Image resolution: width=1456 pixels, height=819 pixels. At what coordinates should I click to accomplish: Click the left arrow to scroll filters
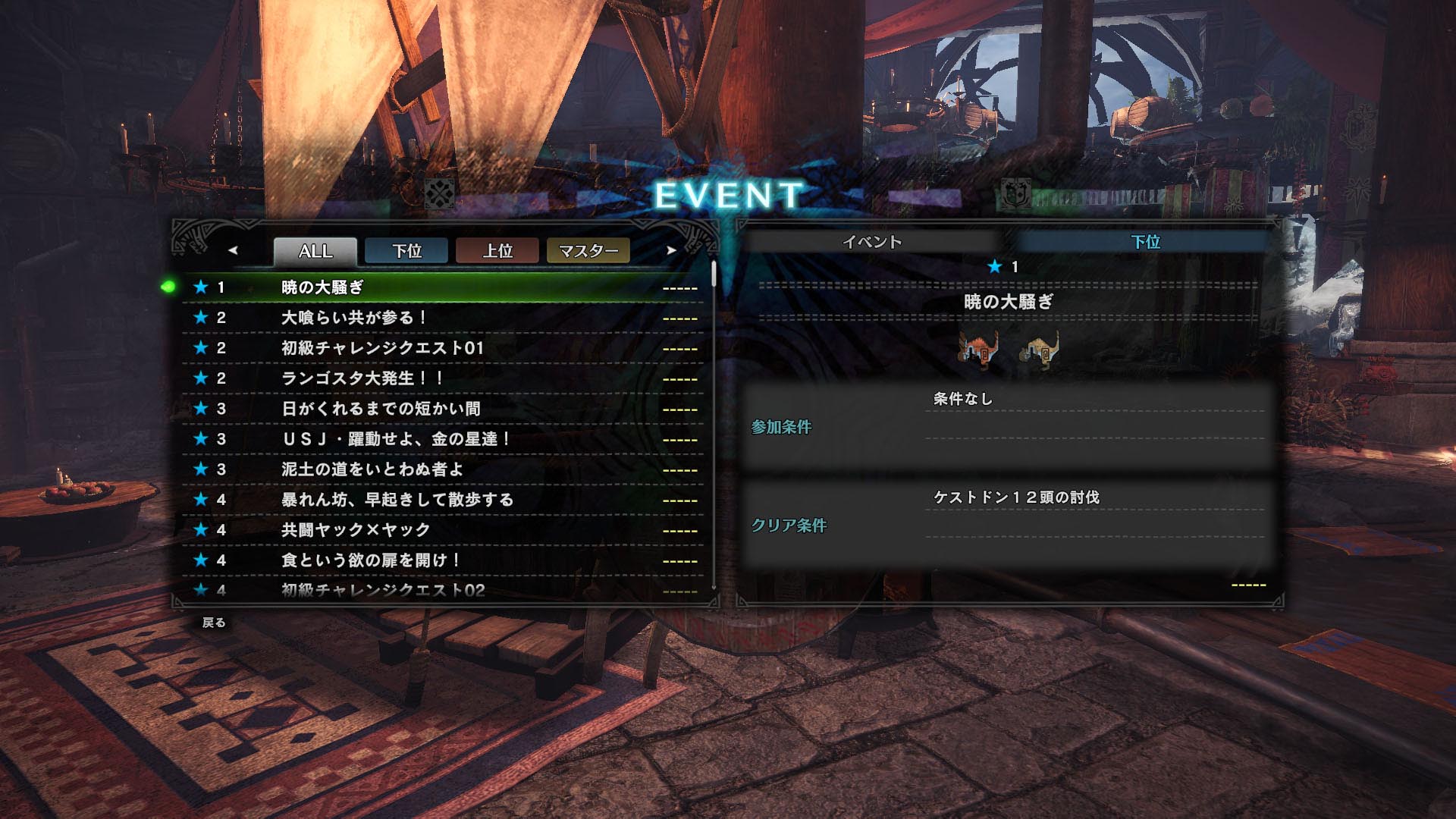[x=234, y=252]
